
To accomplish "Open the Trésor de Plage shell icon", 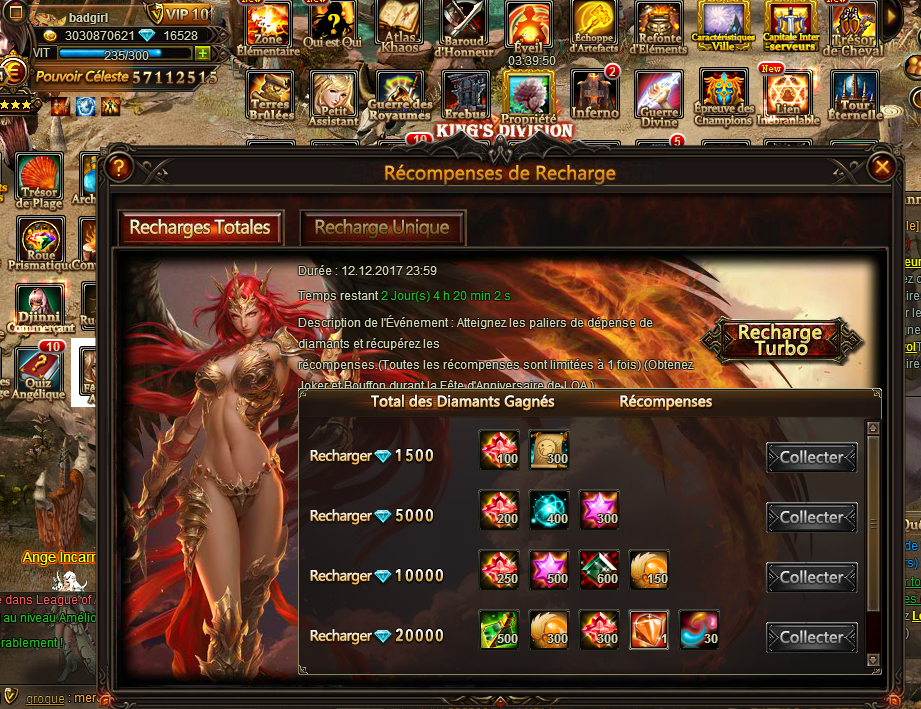I will click(39, 180).
